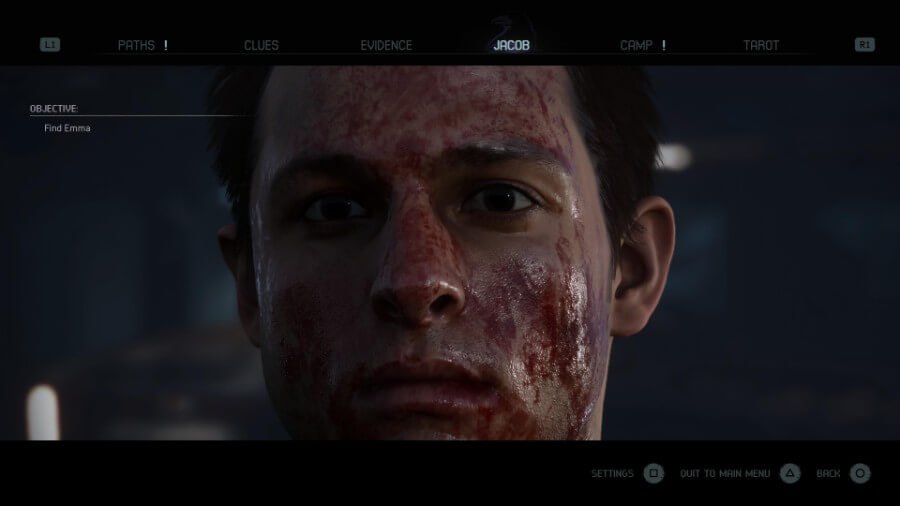The height and width of the screenshot is (506, 900).
Task: Open the Tarot tab
Action: tap(761, 45)
